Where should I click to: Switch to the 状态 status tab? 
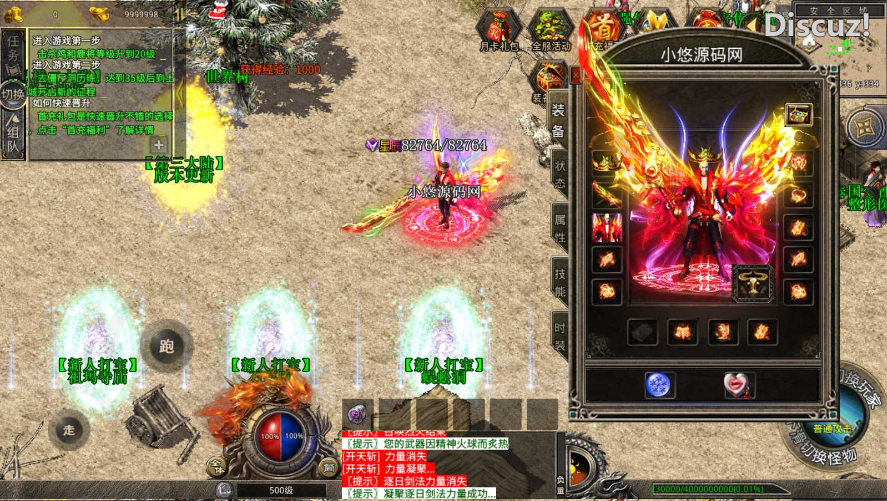pos(560,174)
